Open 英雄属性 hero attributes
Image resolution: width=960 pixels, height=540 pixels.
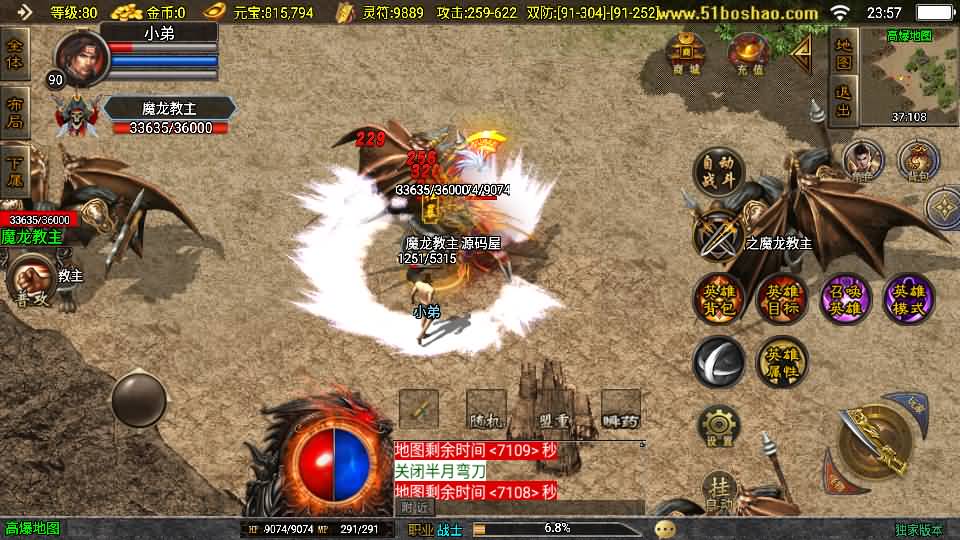(x=781, y=362)
